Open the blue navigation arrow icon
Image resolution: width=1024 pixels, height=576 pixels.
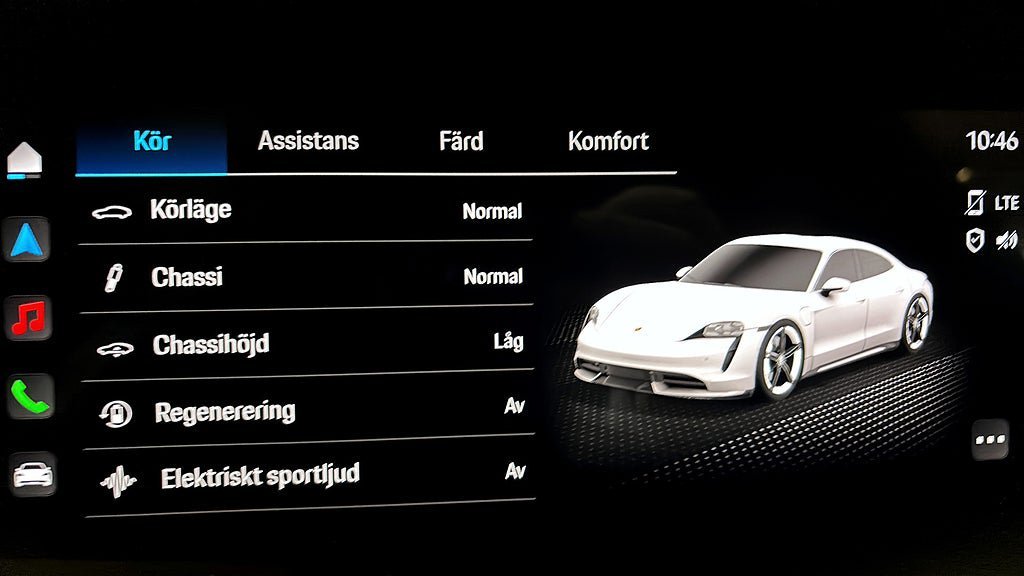(26, 240)
